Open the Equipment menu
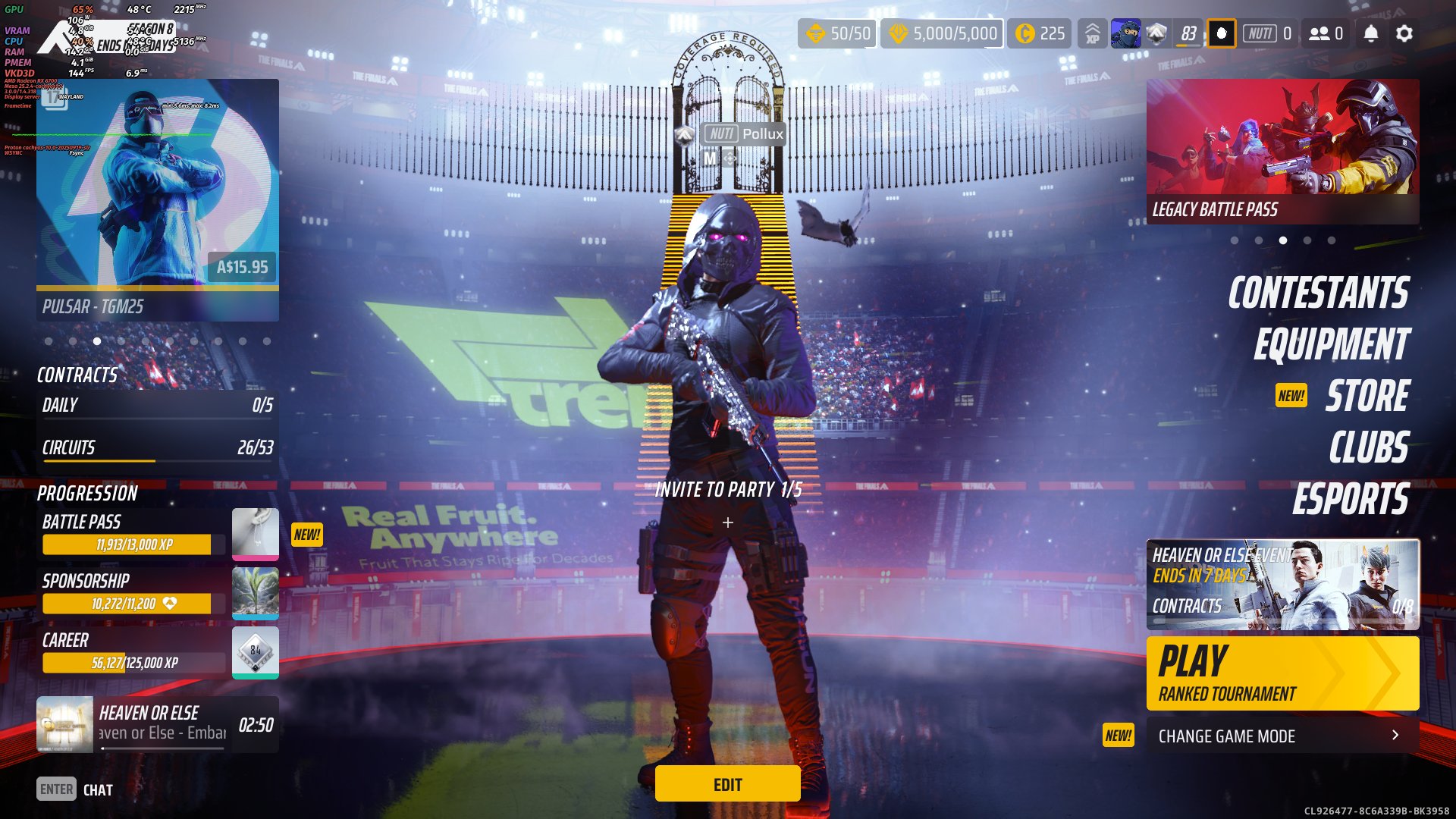Image resolution: width=1456 pixels, height=819 pixels. 1331,345
